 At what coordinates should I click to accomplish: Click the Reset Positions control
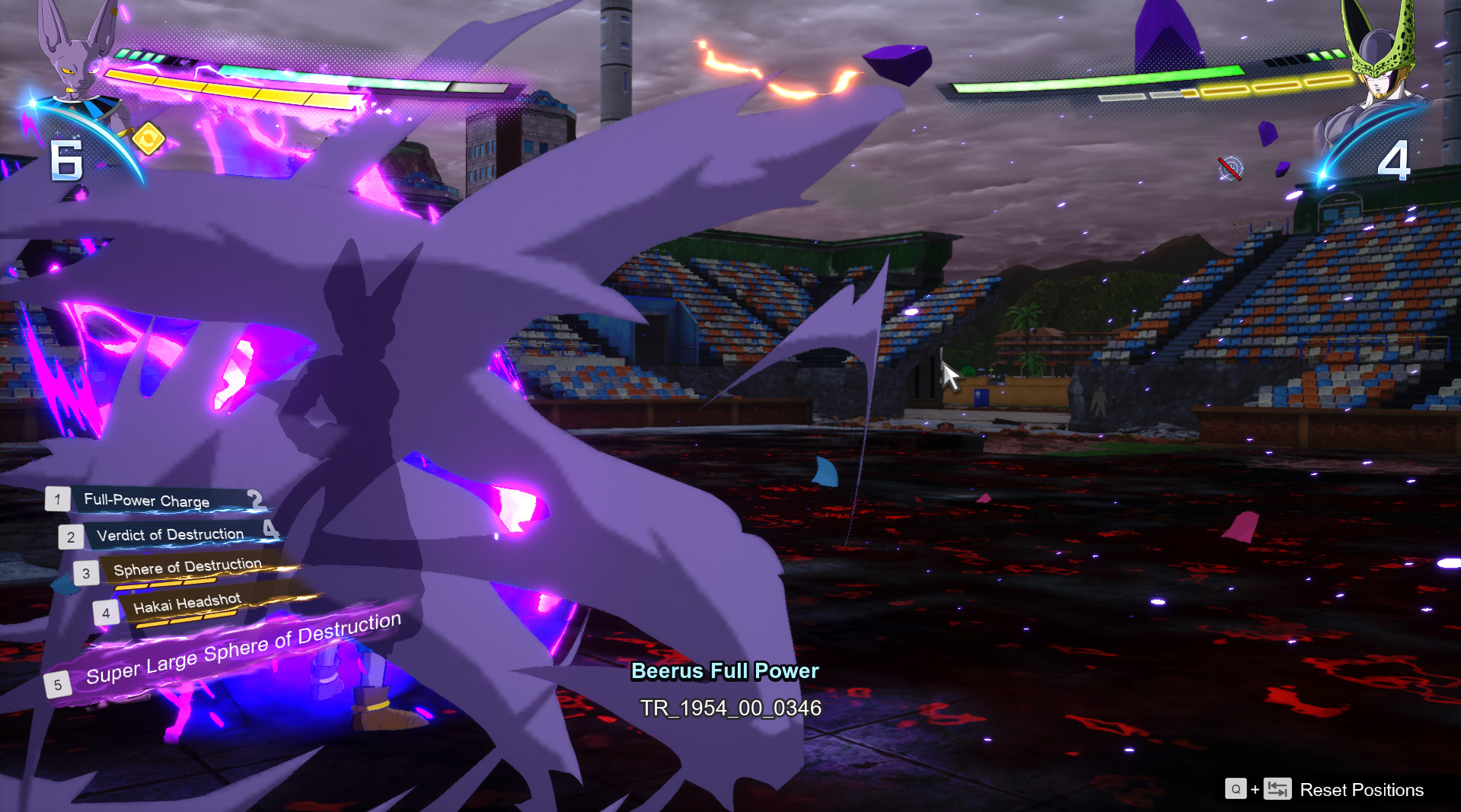click(x=1362, y=790)
